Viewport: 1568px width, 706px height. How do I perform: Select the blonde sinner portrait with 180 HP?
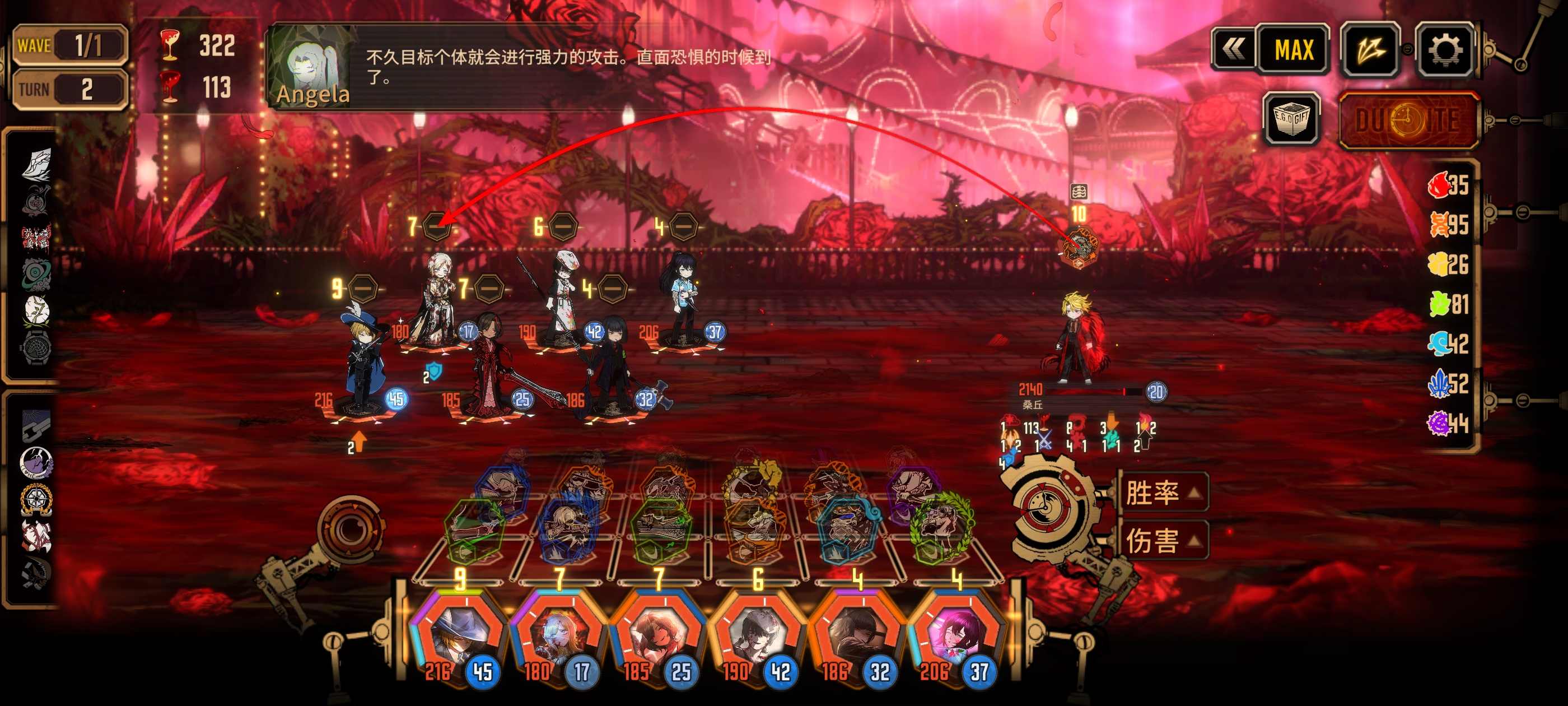pos(558,637)
